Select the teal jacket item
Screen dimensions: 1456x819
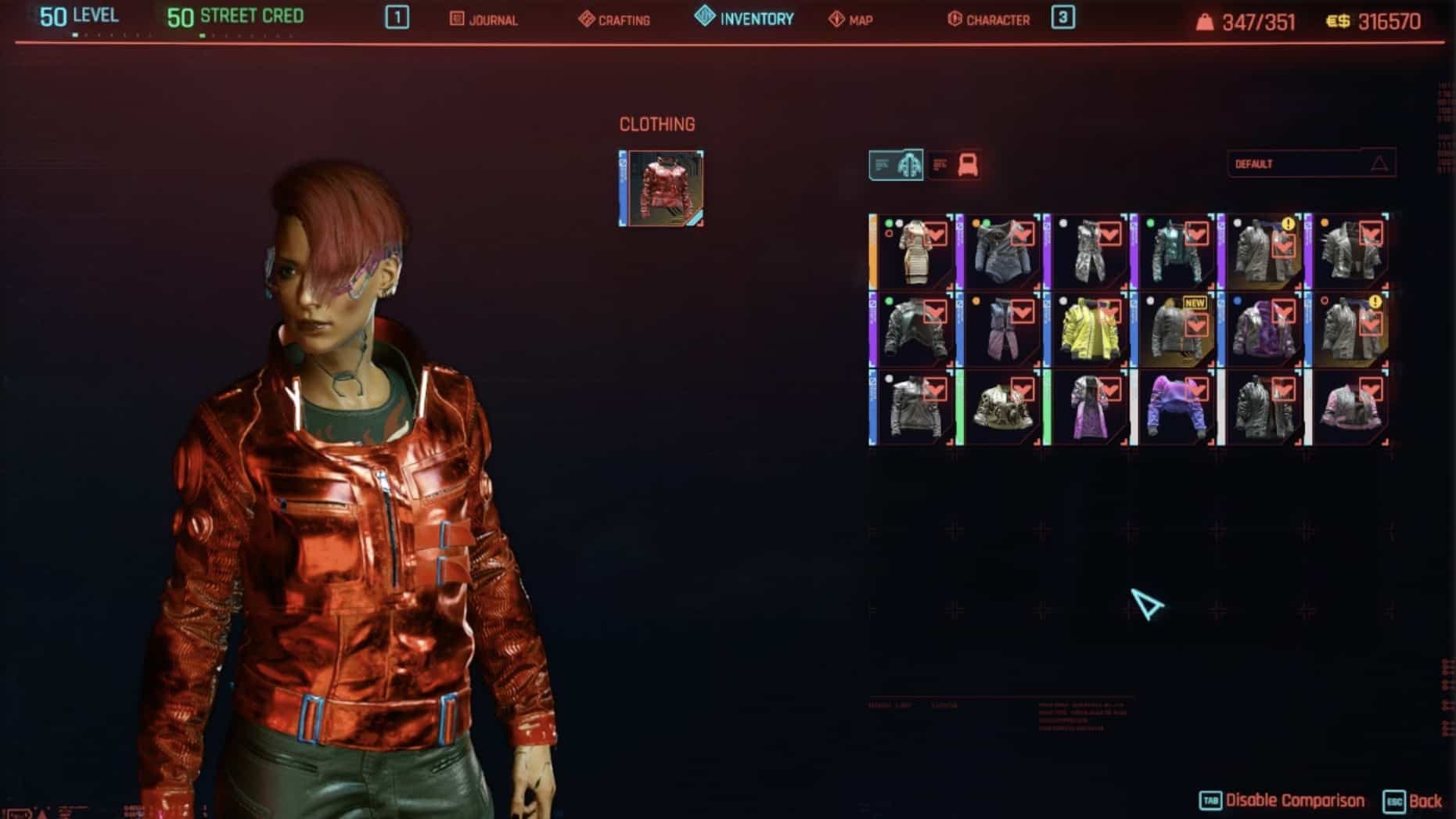tap(1176, 252)
